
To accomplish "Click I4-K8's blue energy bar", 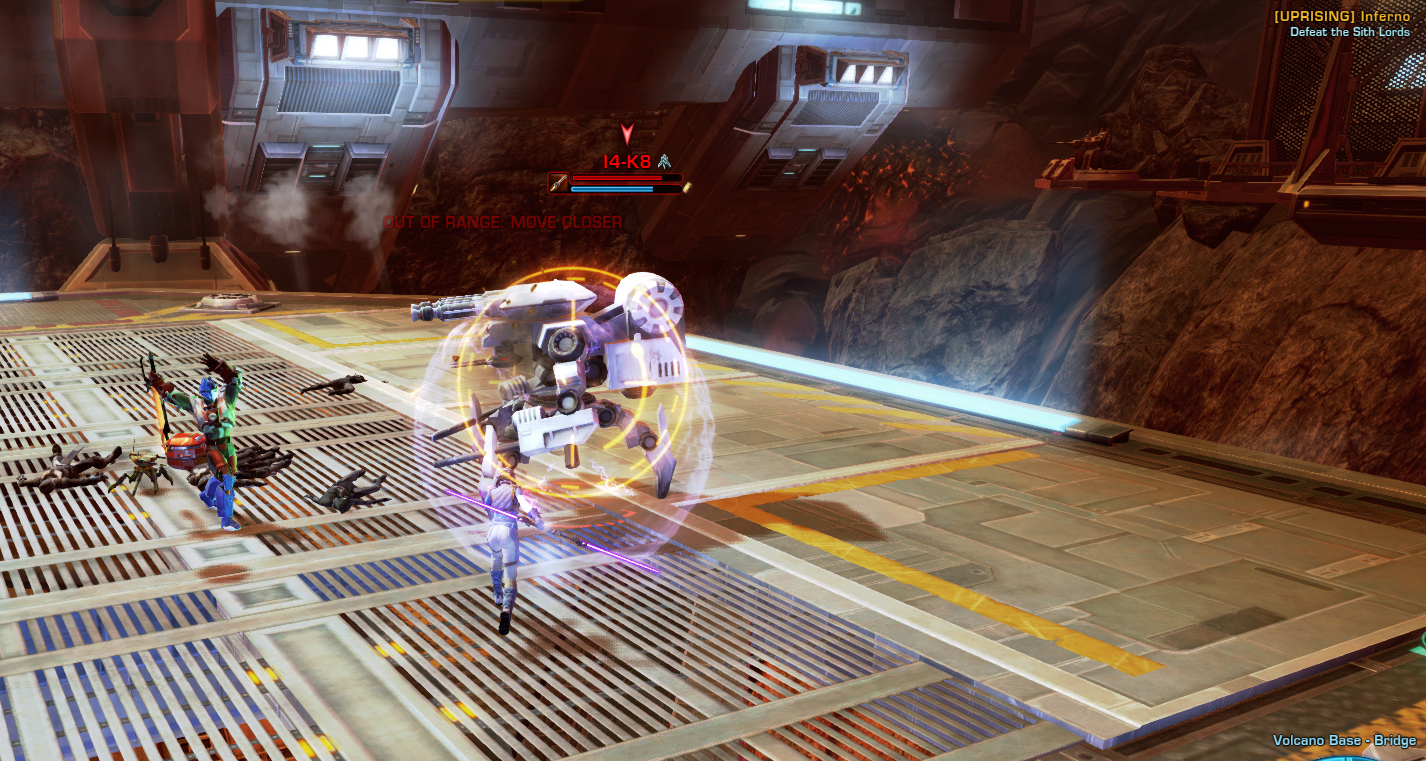I will coord(612,189).
